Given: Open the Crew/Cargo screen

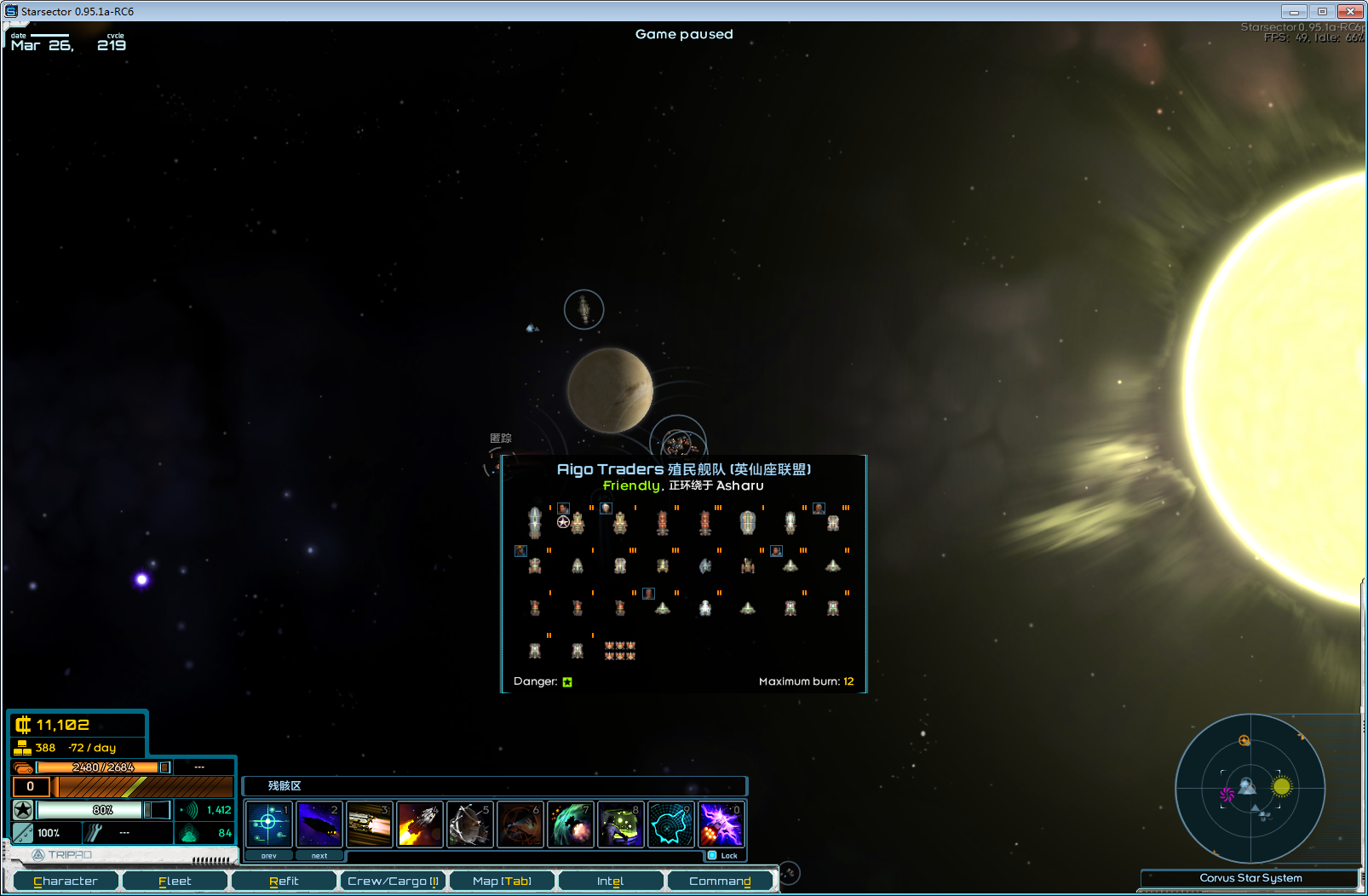Looking at the screenshot, I should tap(393, 881).
